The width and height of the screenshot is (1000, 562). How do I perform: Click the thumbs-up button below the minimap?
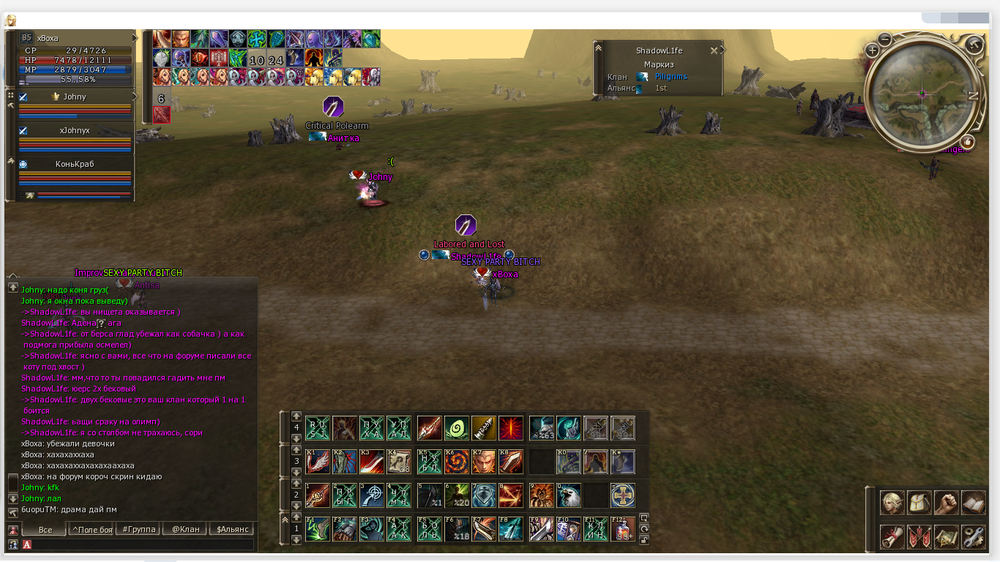[967, 143]
